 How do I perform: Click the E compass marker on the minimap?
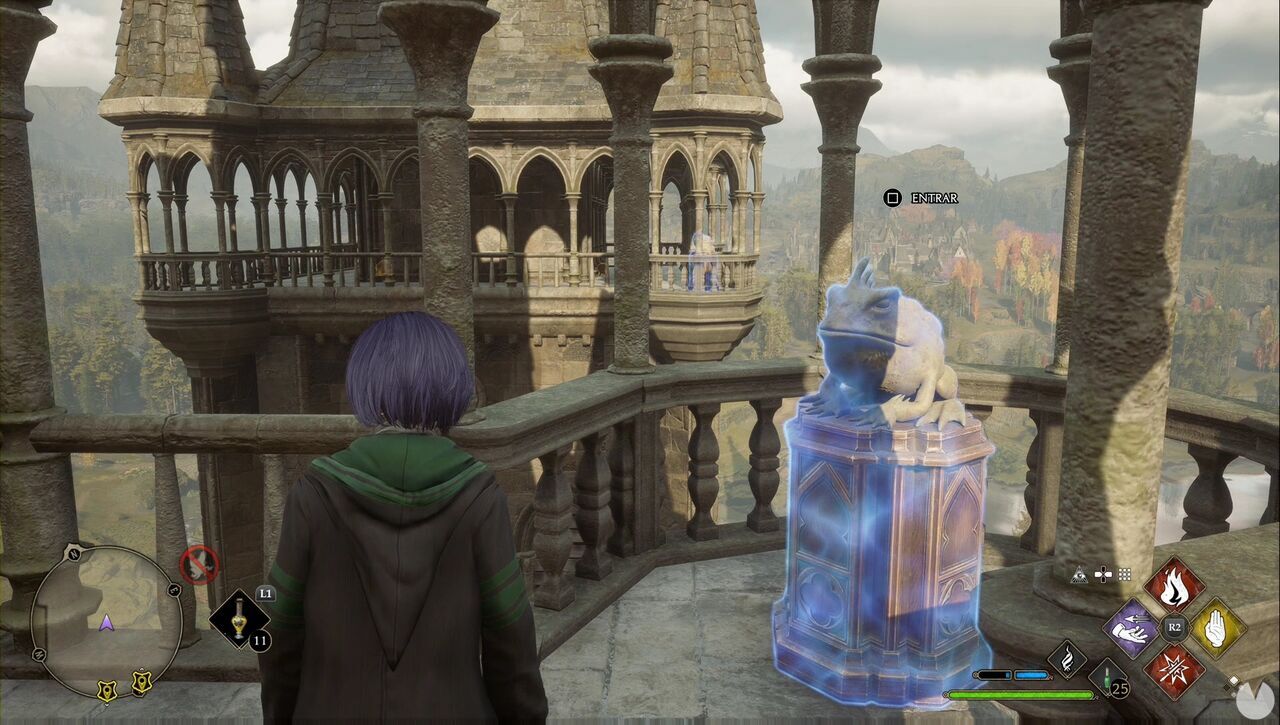(174, 588)
